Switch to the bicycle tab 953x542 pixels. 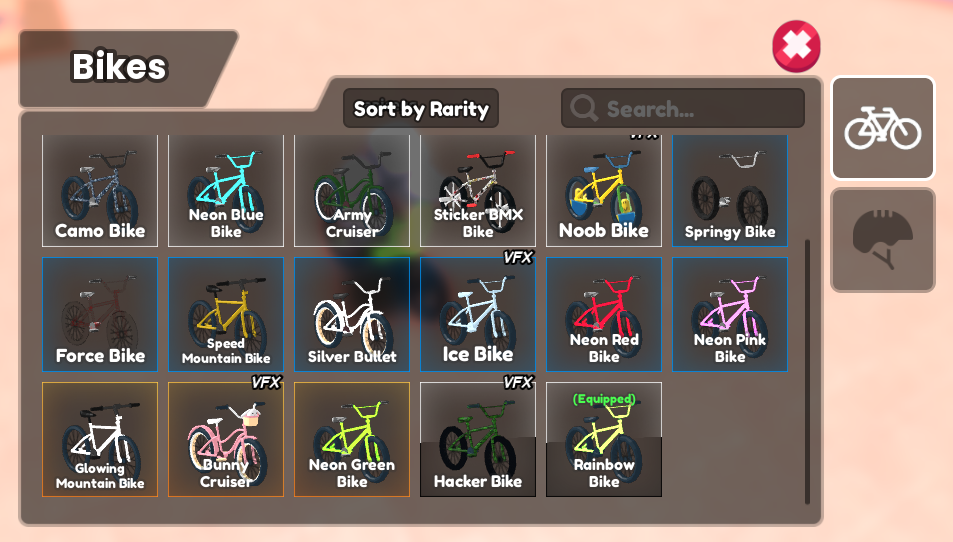tap(882, 129)
